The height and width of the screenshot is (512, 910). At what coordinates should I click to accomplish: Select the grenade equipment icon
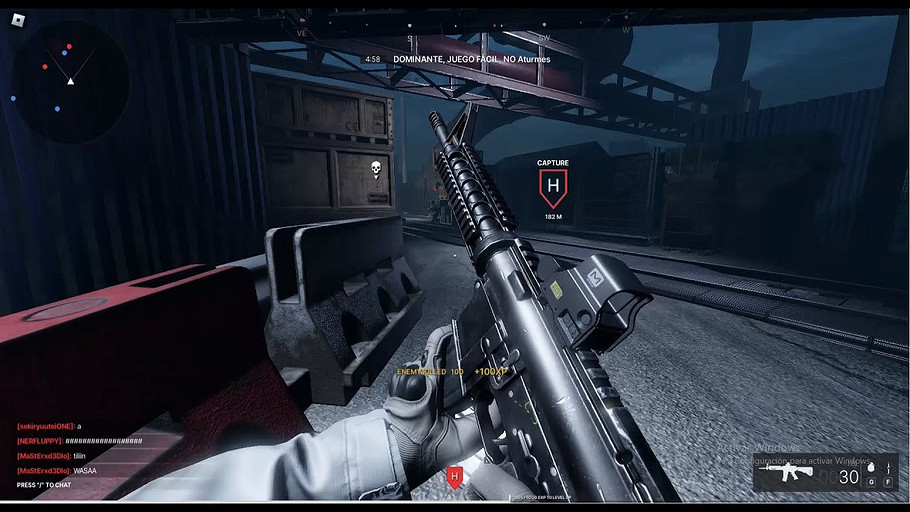coord(871,467)
